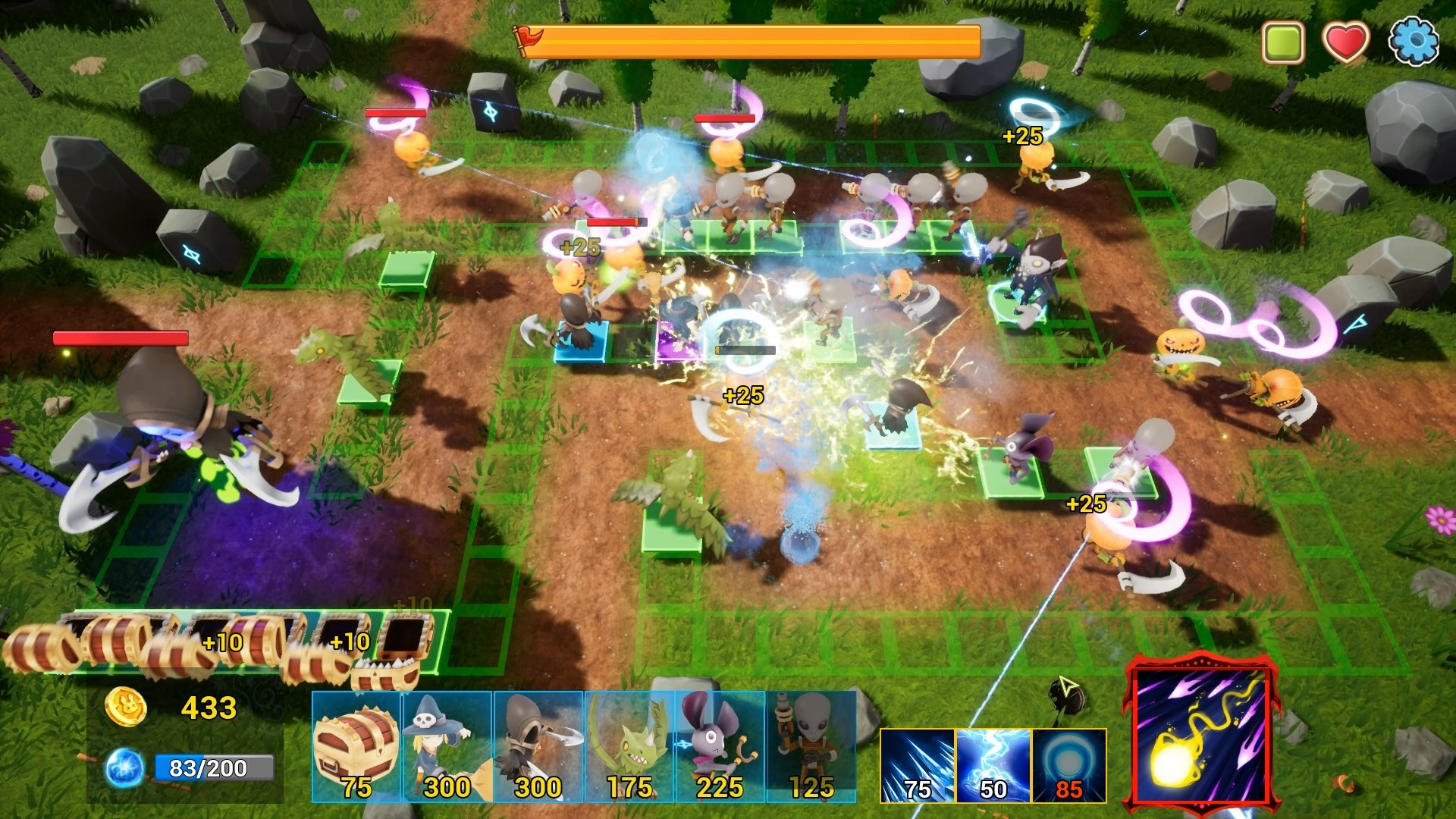The width and height of the screenshot is (1456, 819).
Task: Choose the grey mouse slingshot unit card
Action: click(720, 746)
